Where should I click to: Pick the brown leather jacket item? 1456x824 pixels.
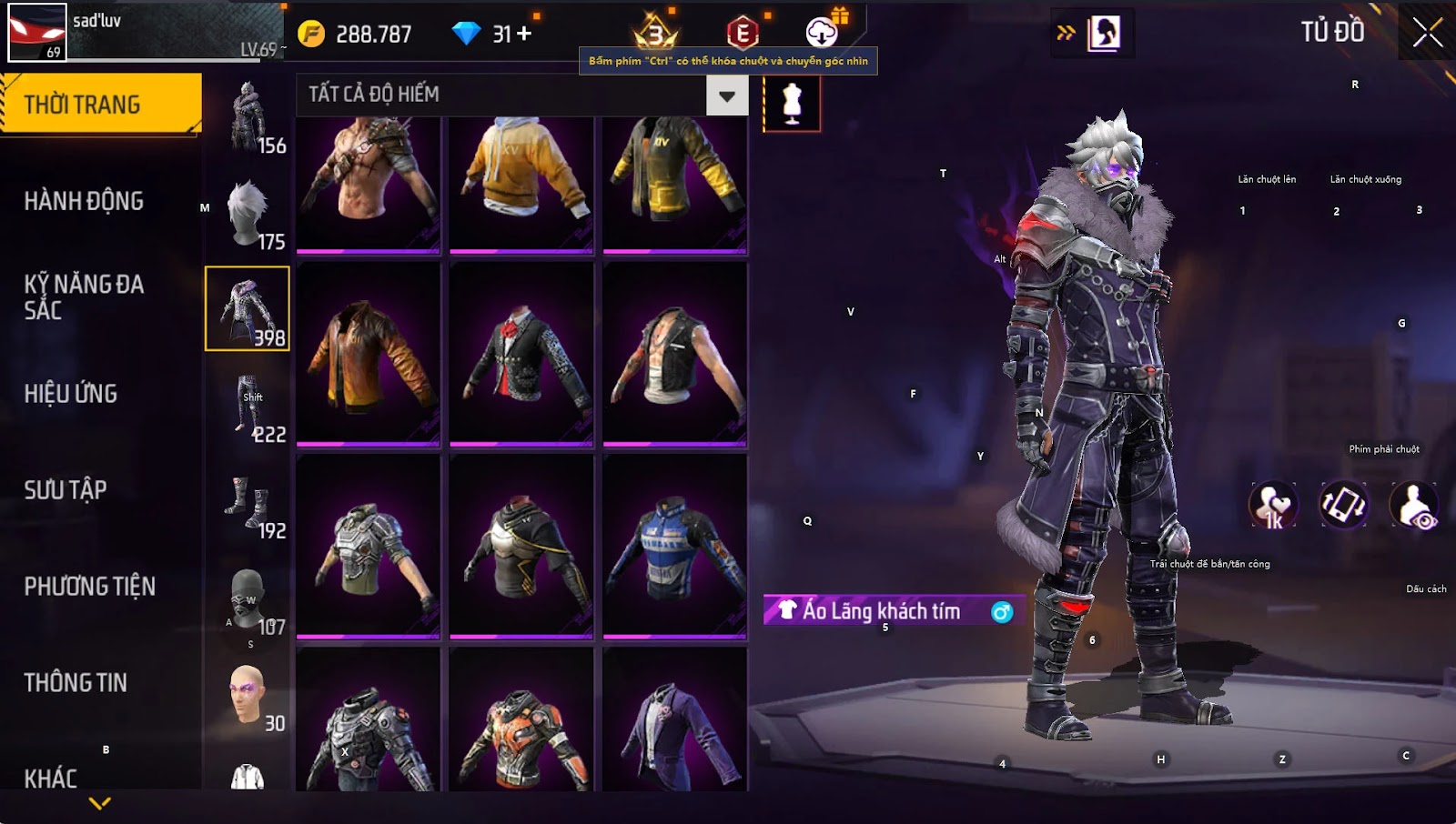coord(369,353)
